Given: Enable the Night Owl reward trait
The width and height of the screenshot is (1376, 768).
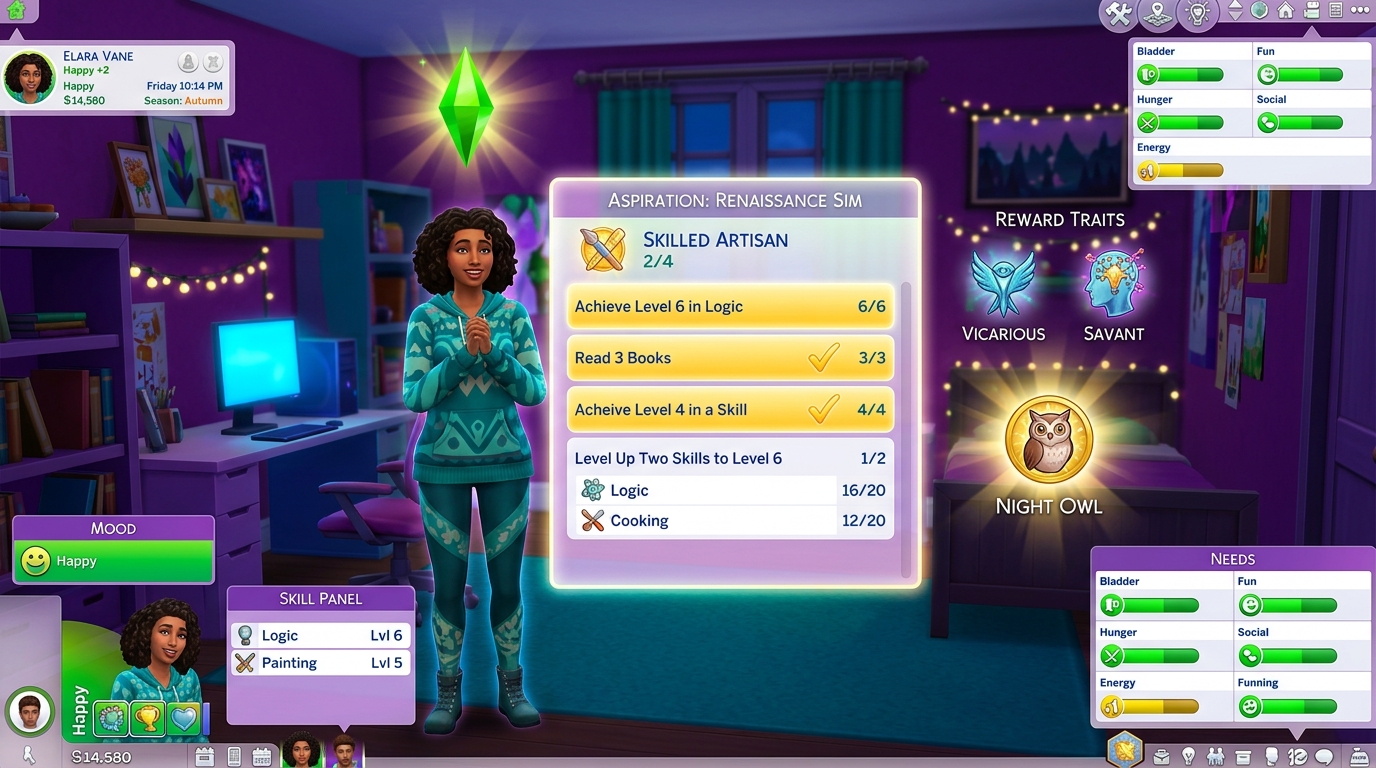Looking at the screenshot, I should pos(1047,438).
